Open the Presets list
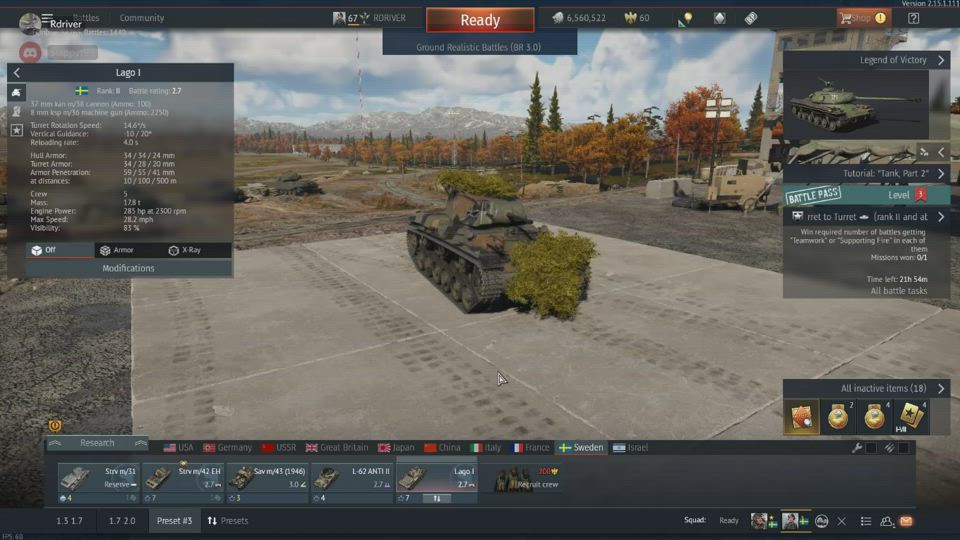 click(x=228, y=521)
